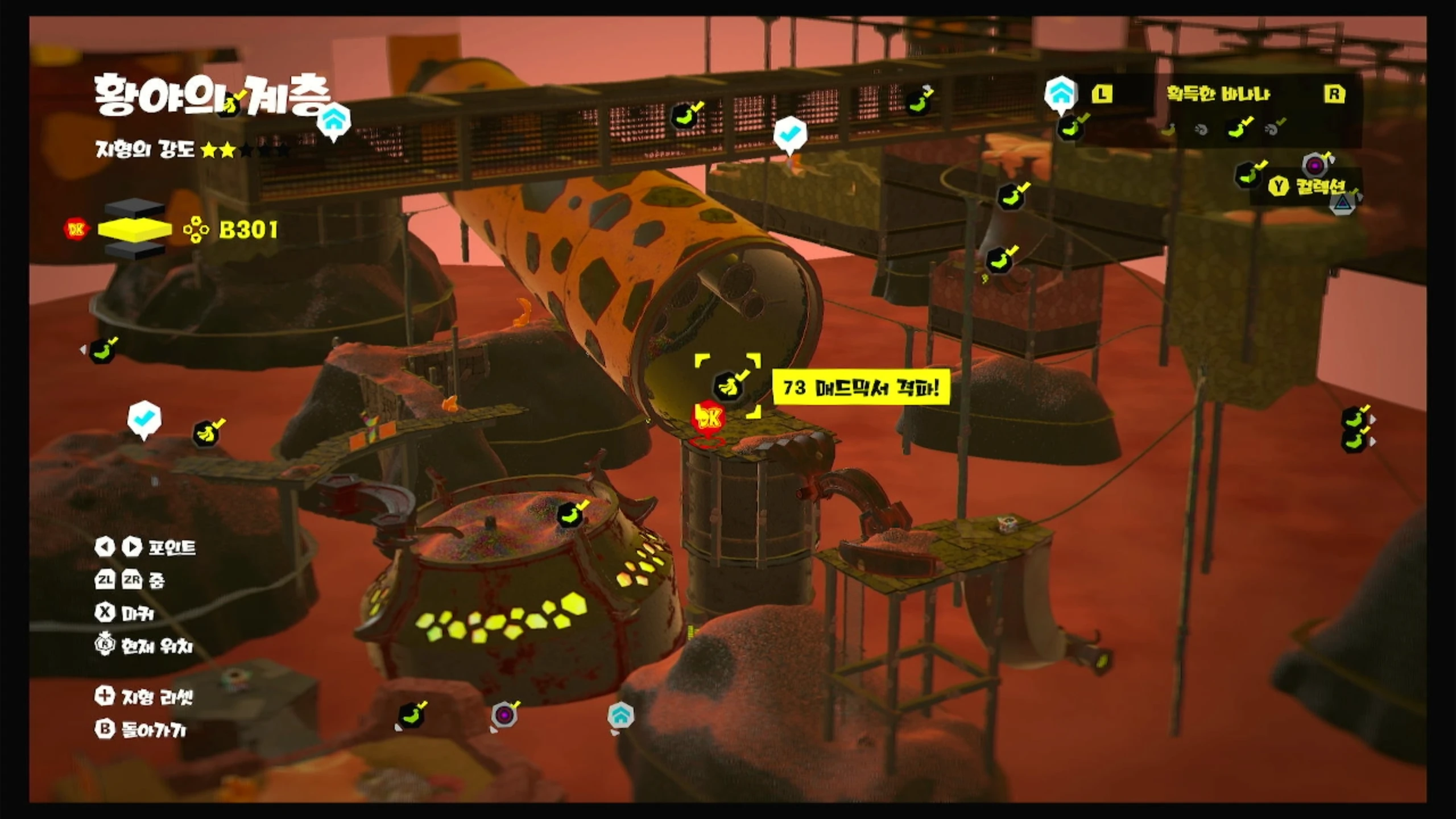Select the highlighted yellow layer in the layer stack
1456x819 pixels.
tap(135, 229)
